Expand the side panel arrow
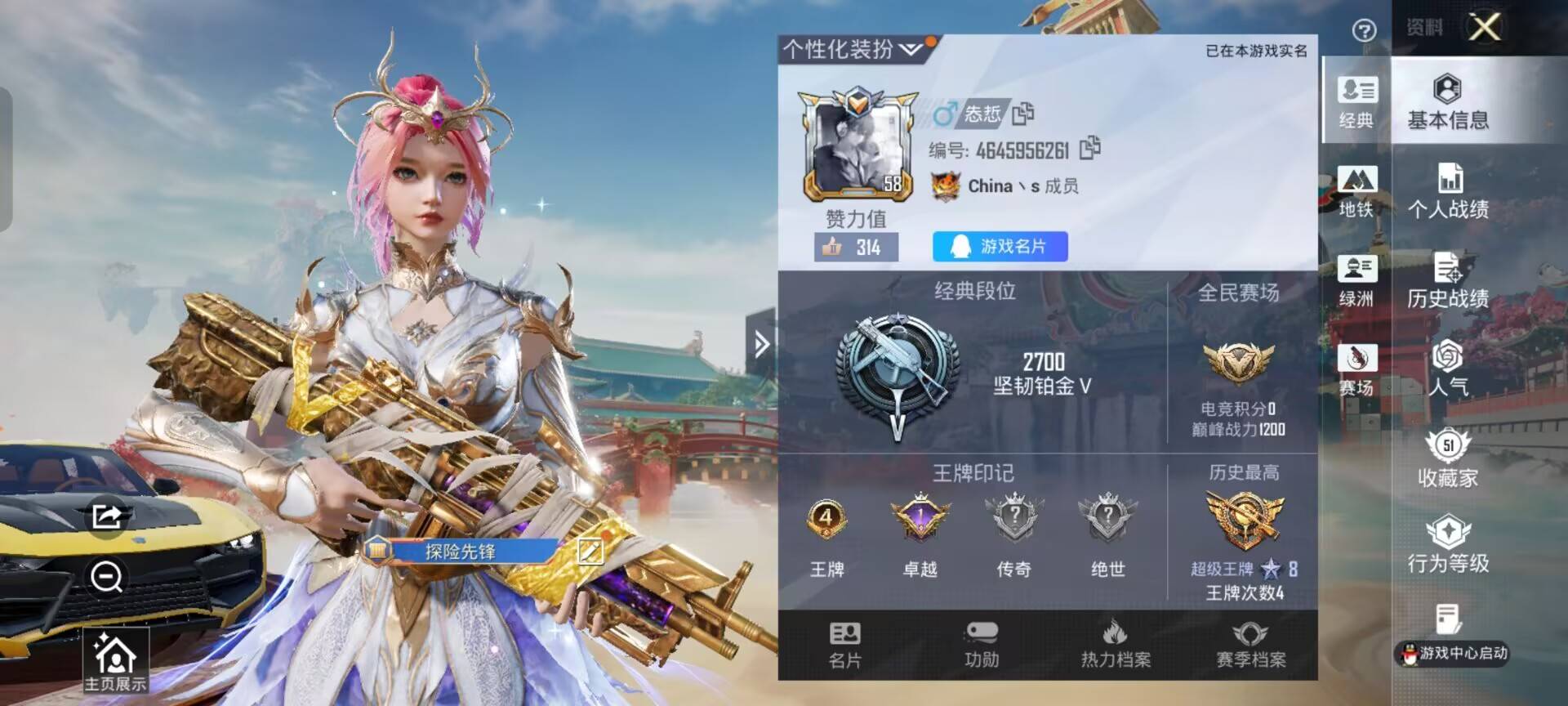Screen dimensions: 1568x706 click(763, 344)
